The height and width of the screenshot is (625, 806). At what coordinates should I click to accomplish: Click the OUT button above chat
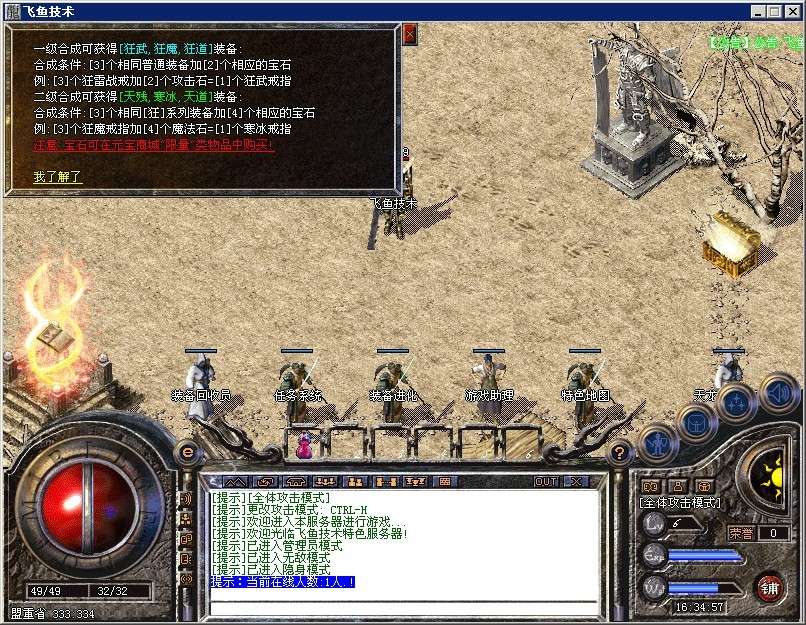tap(546, 481)
